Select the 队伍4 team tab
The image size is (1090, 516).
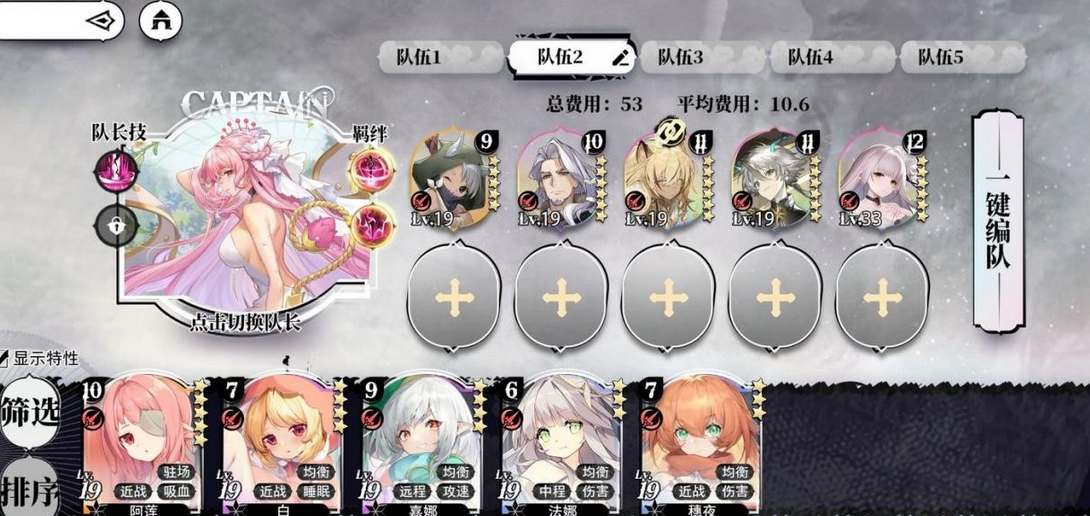click(810, 57)
